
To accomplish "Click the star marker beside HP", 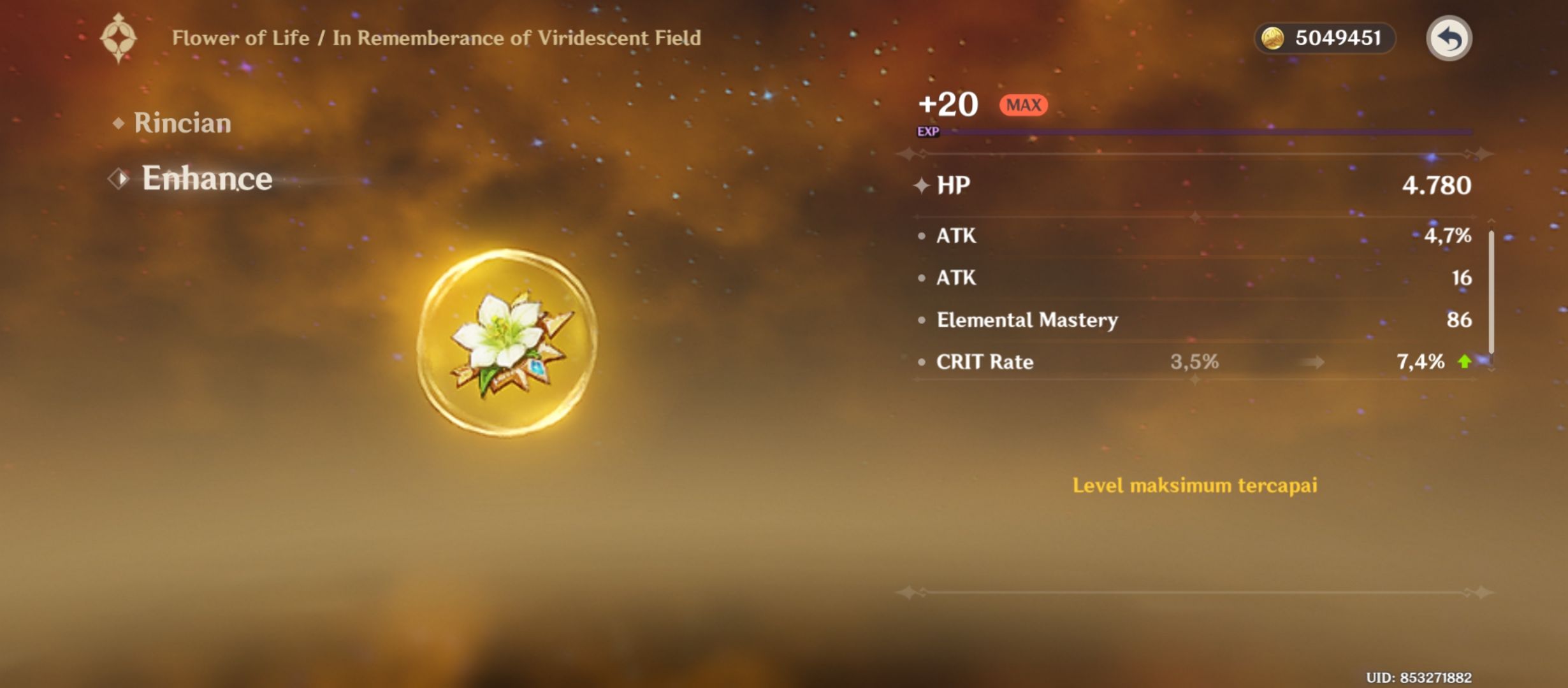I will point(923,185).
